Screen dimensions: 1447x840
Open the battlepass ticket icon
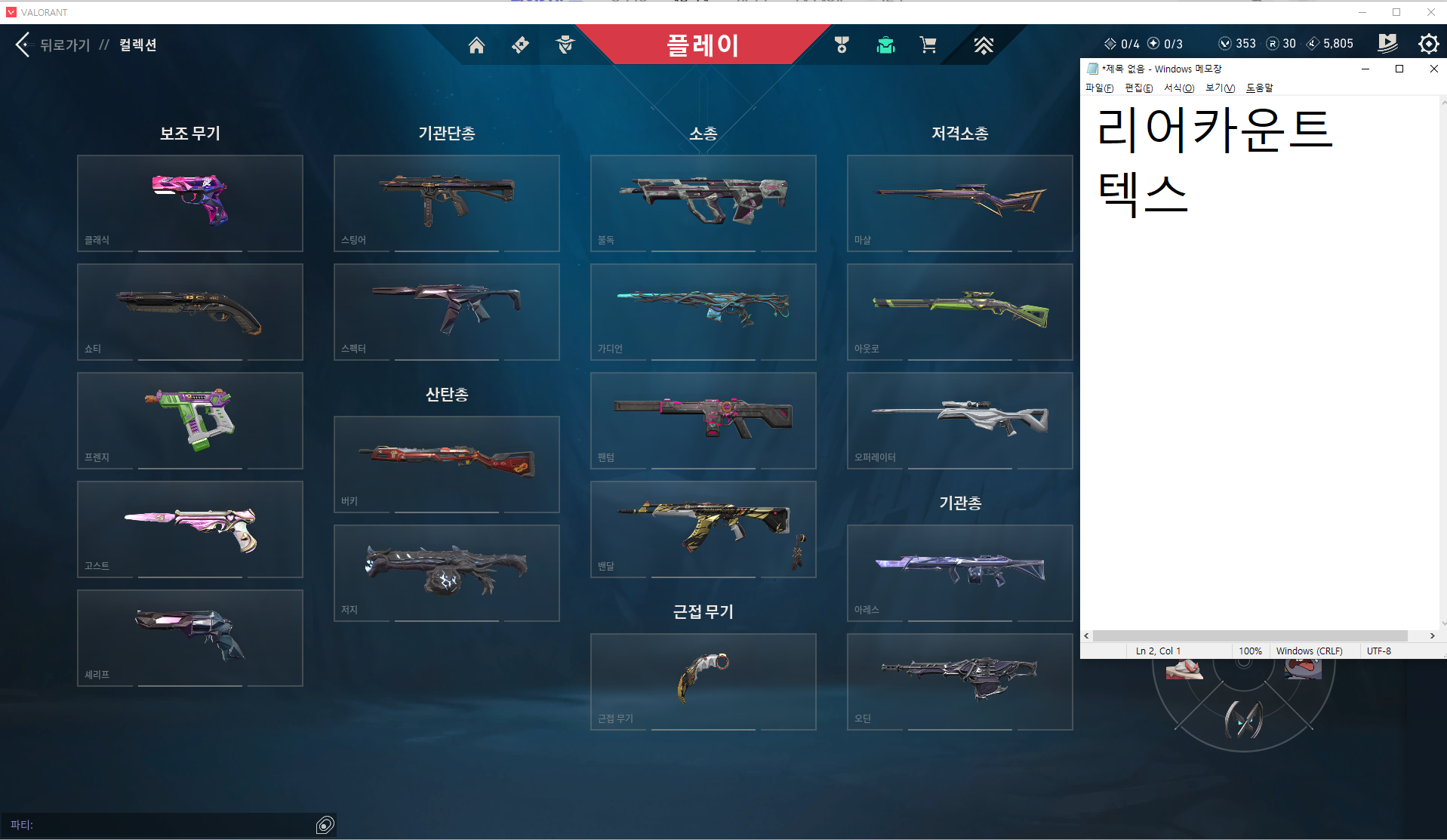click(x=520, y=45)
